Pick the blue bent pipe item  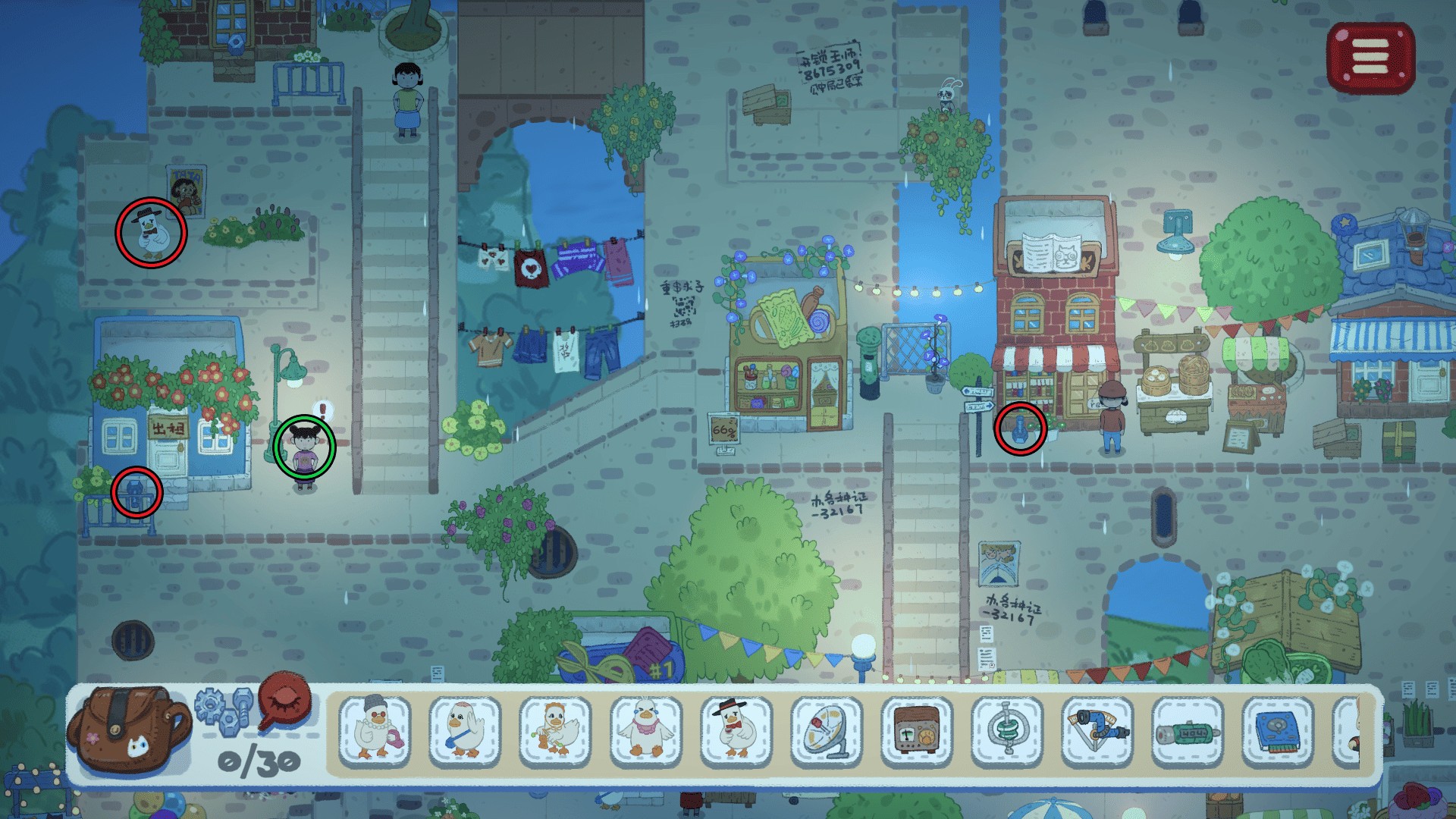[1097, 730]
